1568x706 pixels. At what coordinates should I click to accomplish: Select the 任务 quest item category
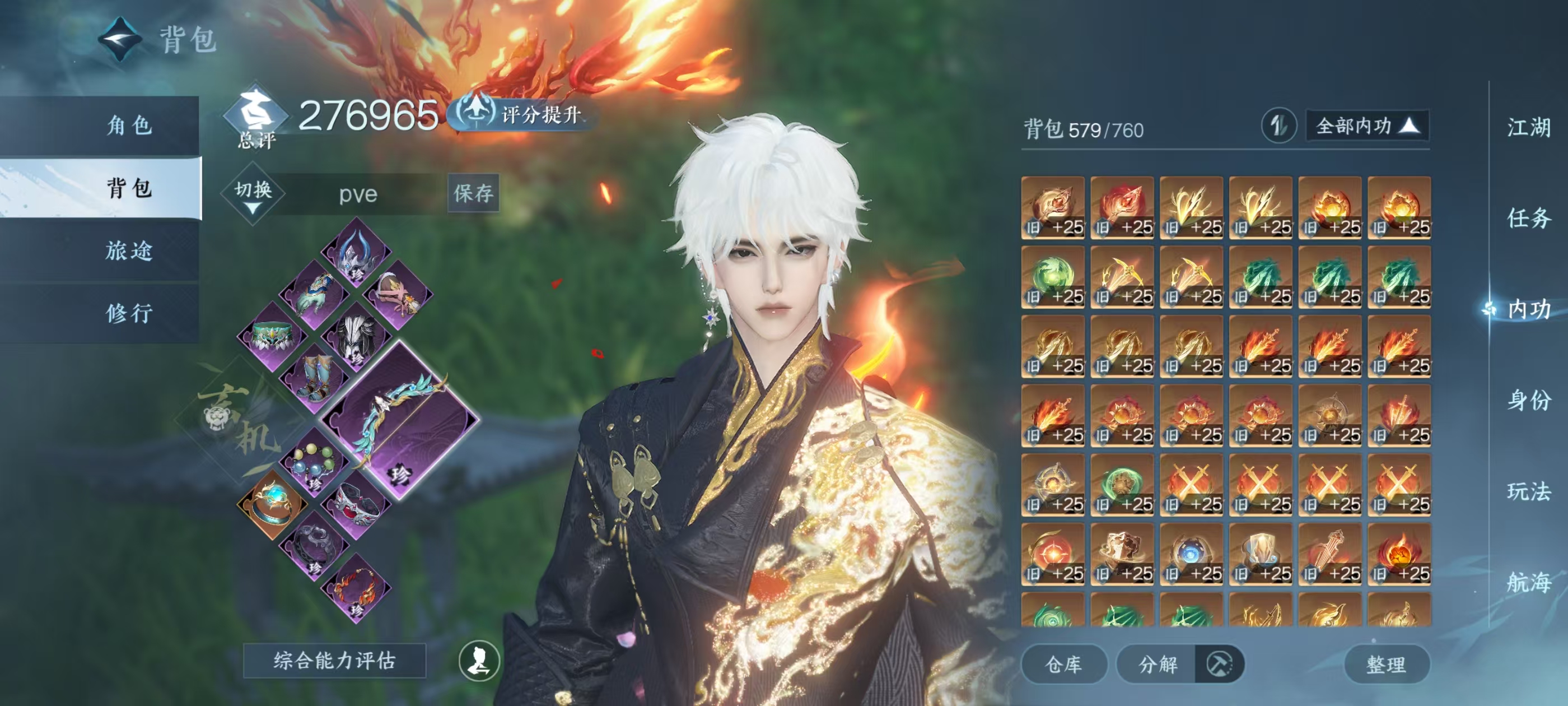coord(1528,218)
